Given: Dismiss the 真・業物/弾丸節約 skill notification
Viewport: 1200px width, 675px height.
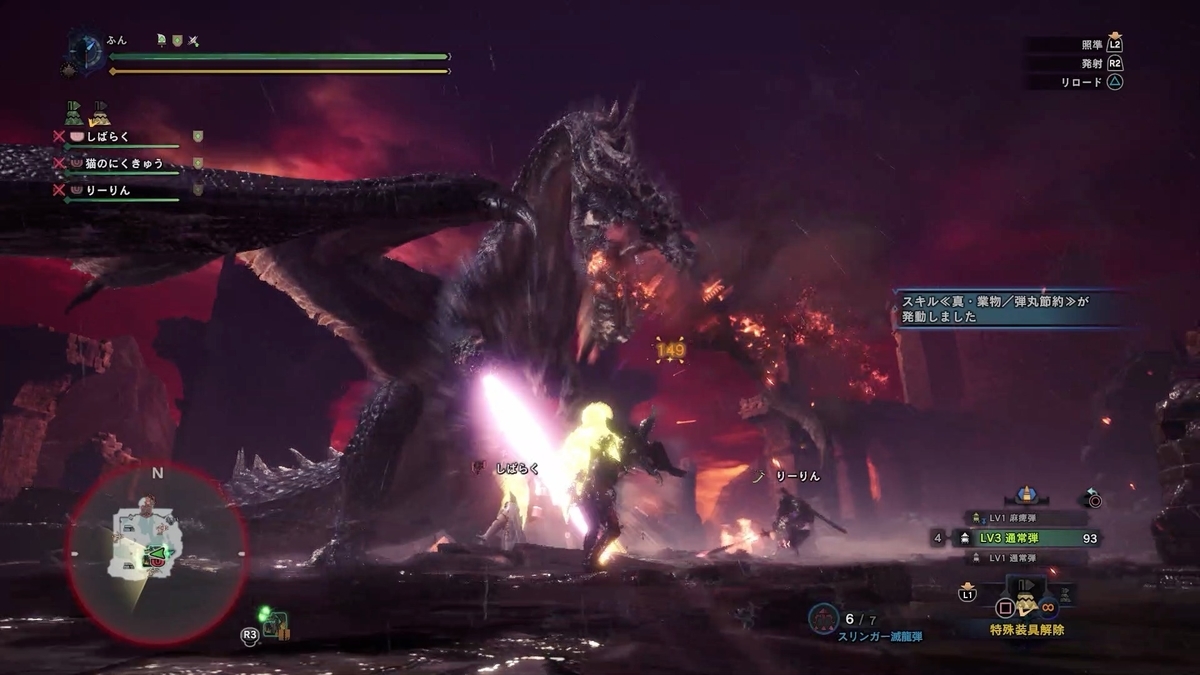Looking at the screenshot, I should pos(1008,308).
